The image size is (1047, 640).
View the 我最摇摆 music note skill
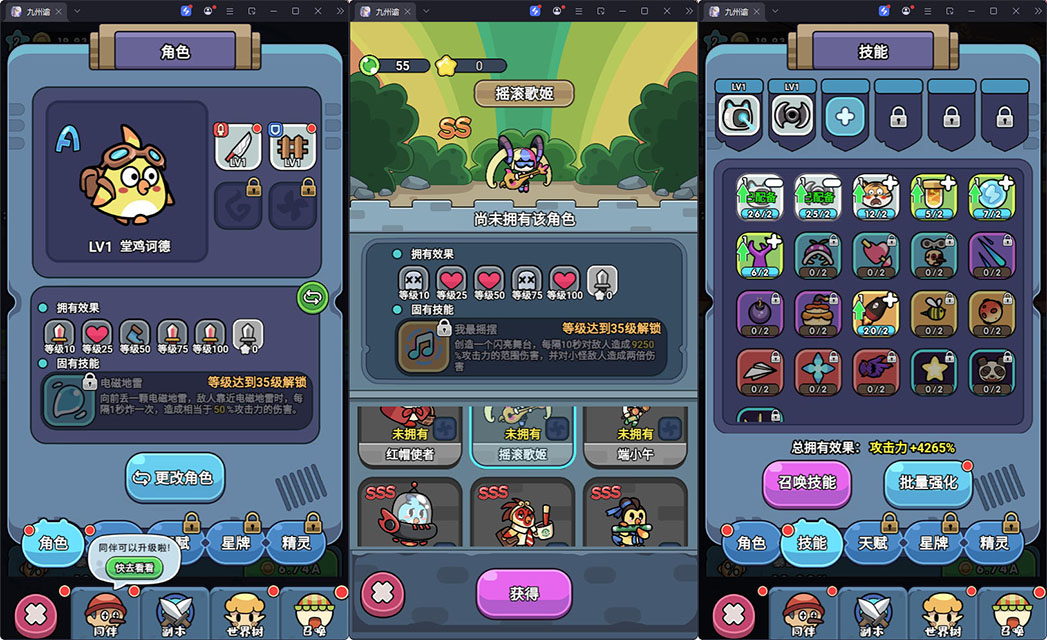(421, 347)
